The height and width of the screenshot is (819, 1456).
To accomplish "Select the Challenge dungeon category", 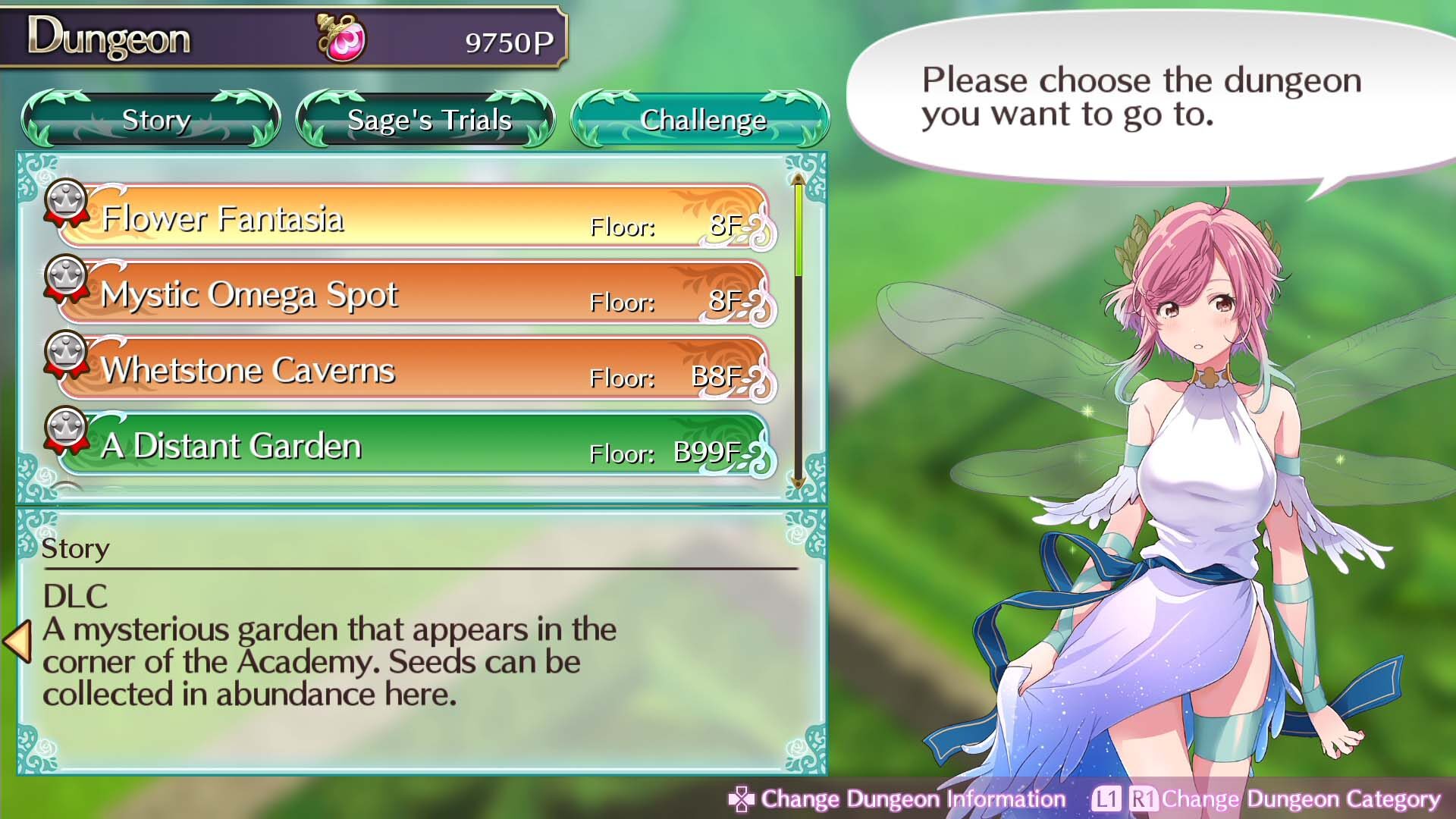I will (704, 119).
